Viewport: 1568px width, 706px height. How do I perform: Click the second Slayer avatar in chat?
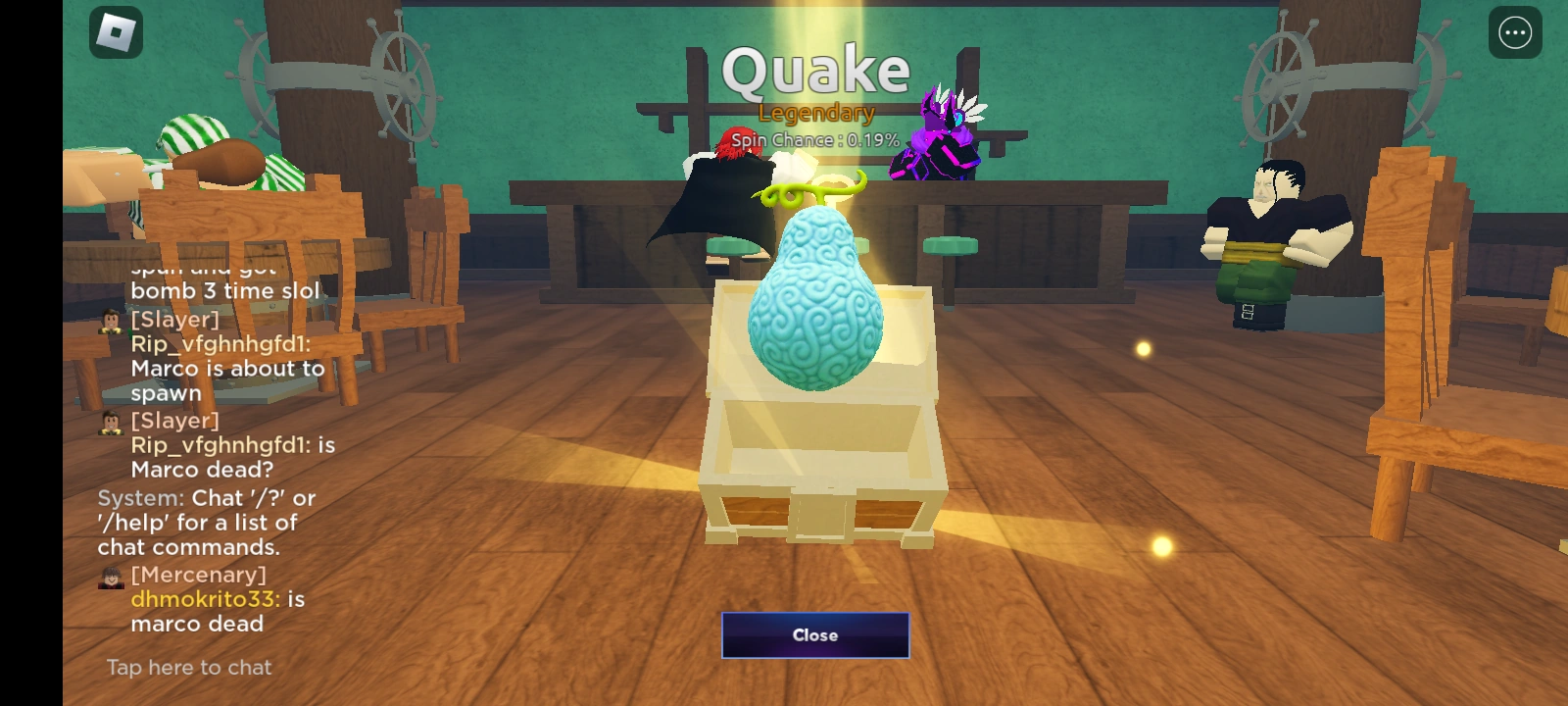click(111, 422)
